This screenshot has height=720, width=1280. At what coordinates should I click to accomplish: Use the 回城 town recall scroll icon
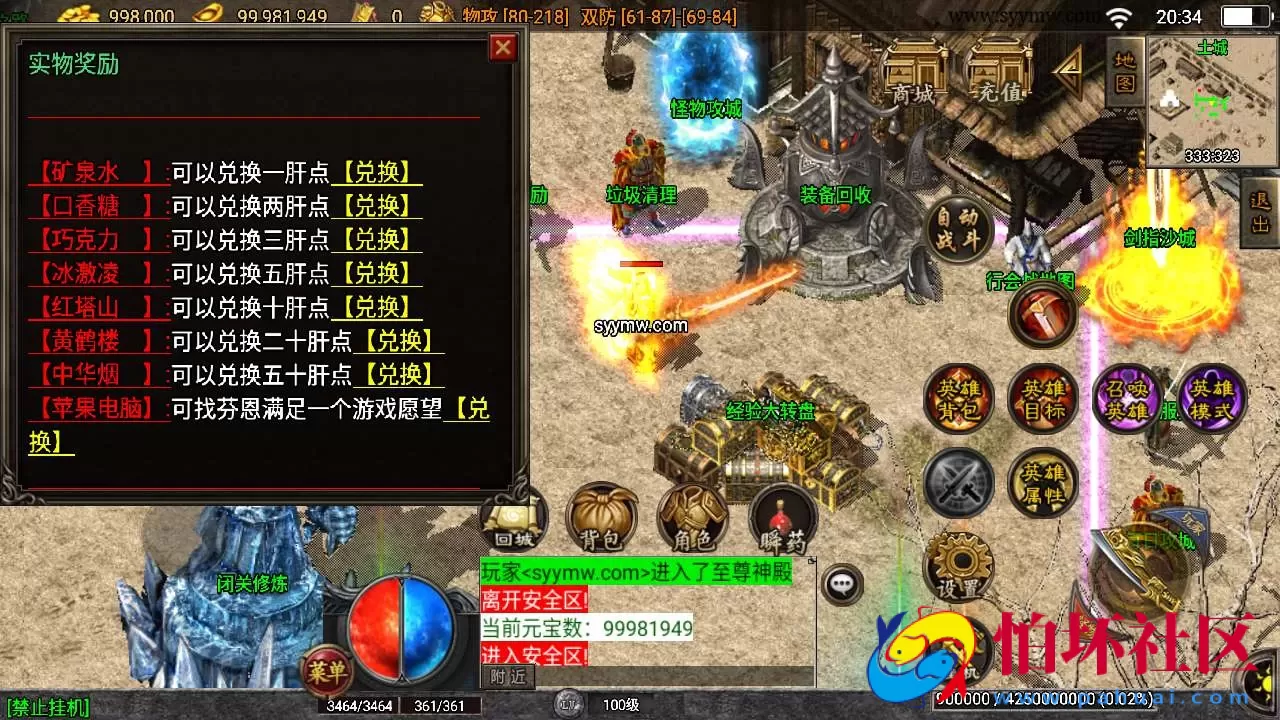pos(512,516)
